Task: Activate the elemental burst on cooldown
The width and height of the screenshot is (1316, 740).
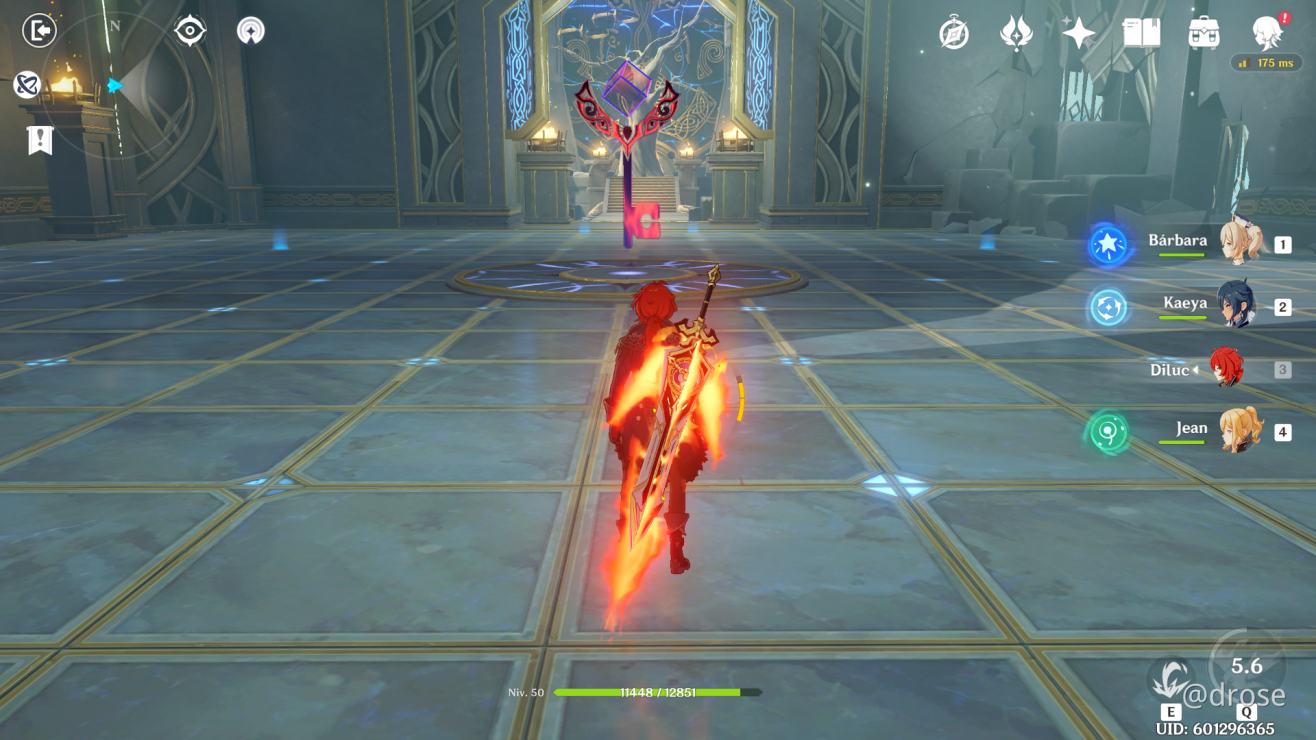Action: click(x=1246, y=667)
